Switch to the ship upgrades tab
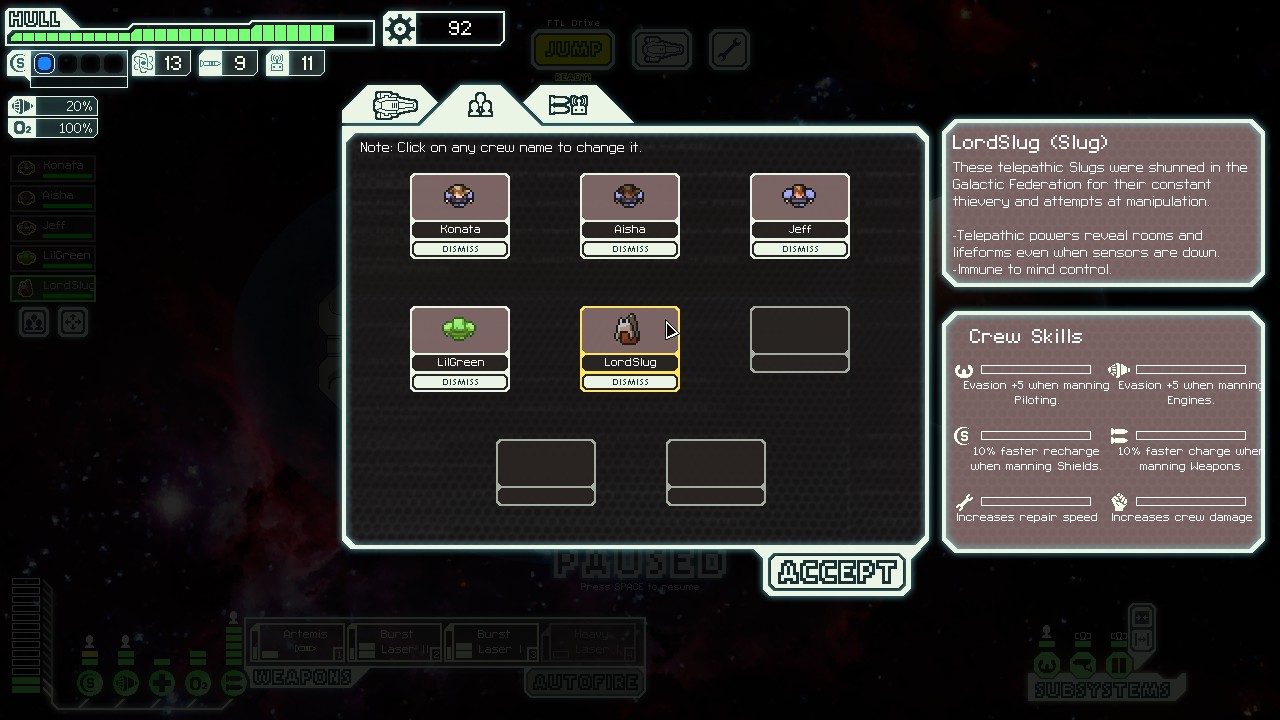This screenshot has height=720, width=1280. pos(394,105)
